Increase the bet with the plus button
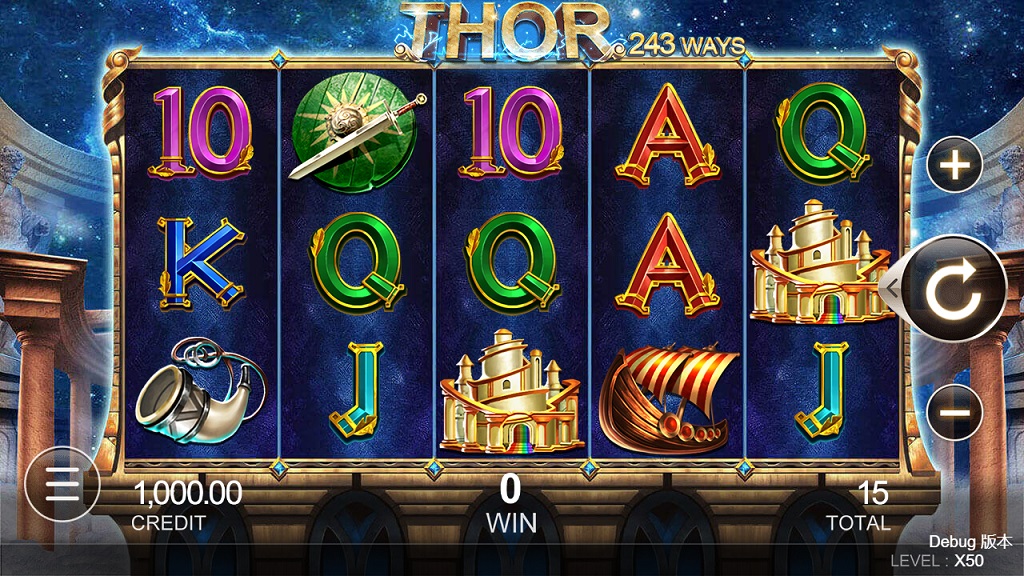This screenshot has width=1024, height=576. tap(955, 164)
